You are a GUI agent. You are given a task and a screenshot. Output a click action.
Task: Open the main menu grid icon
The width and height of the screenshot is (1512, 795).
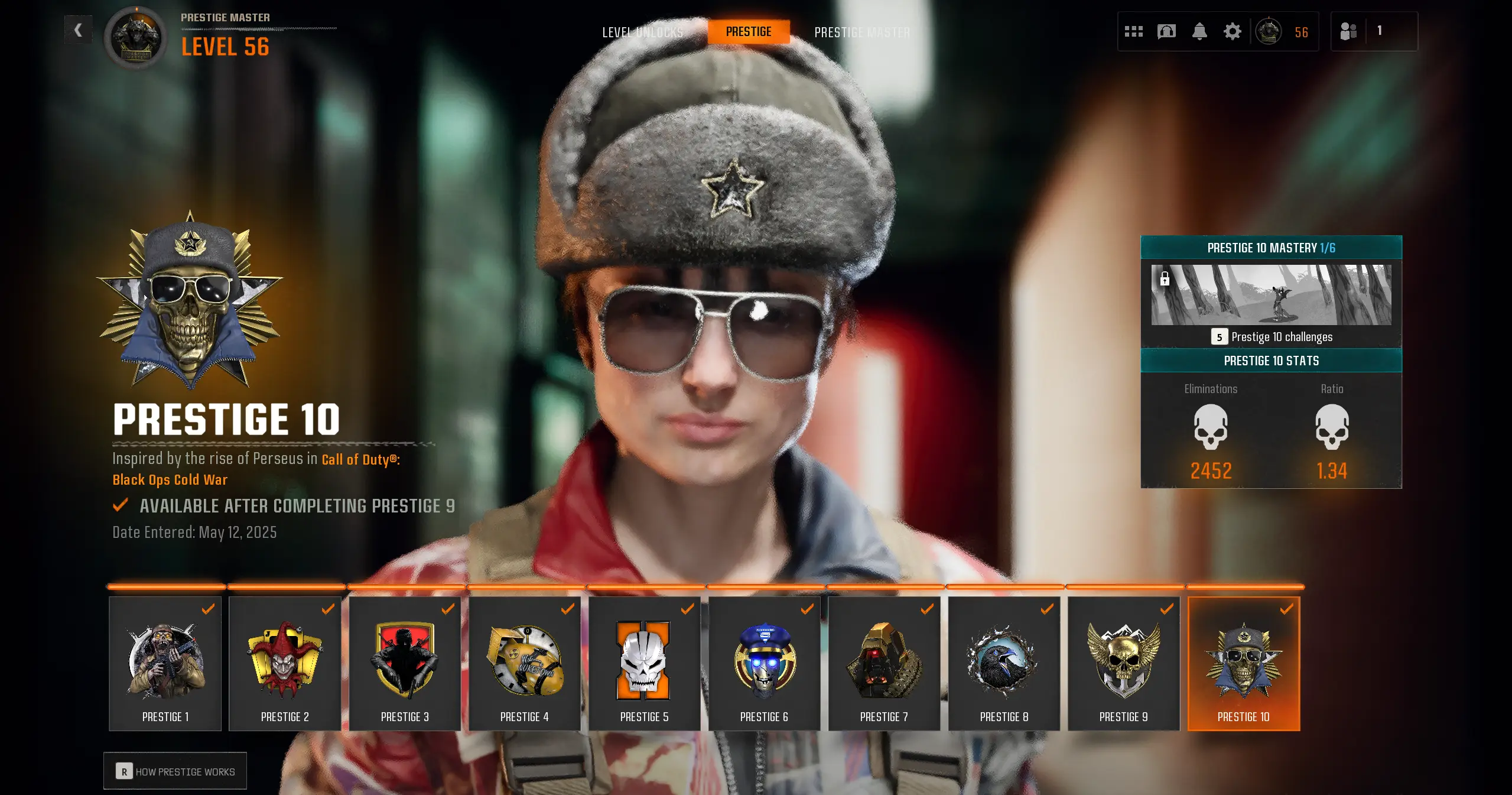(x=1134, y=31)
